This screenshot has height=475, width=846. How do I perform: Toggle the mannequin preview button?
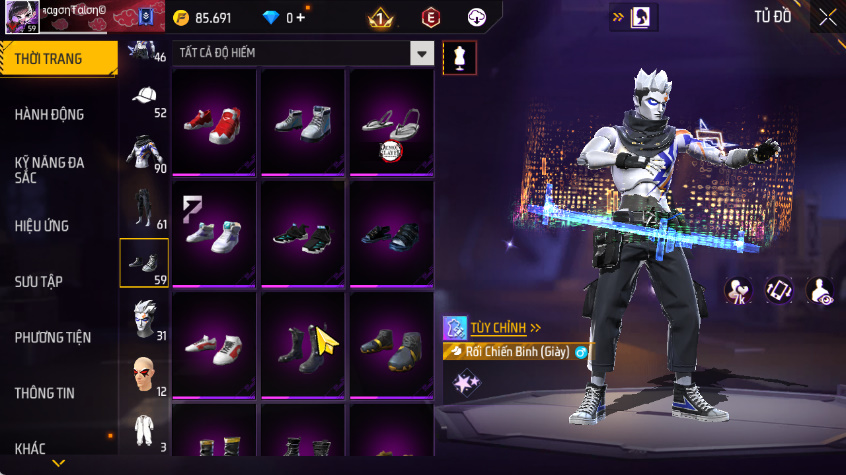point(459,56)
